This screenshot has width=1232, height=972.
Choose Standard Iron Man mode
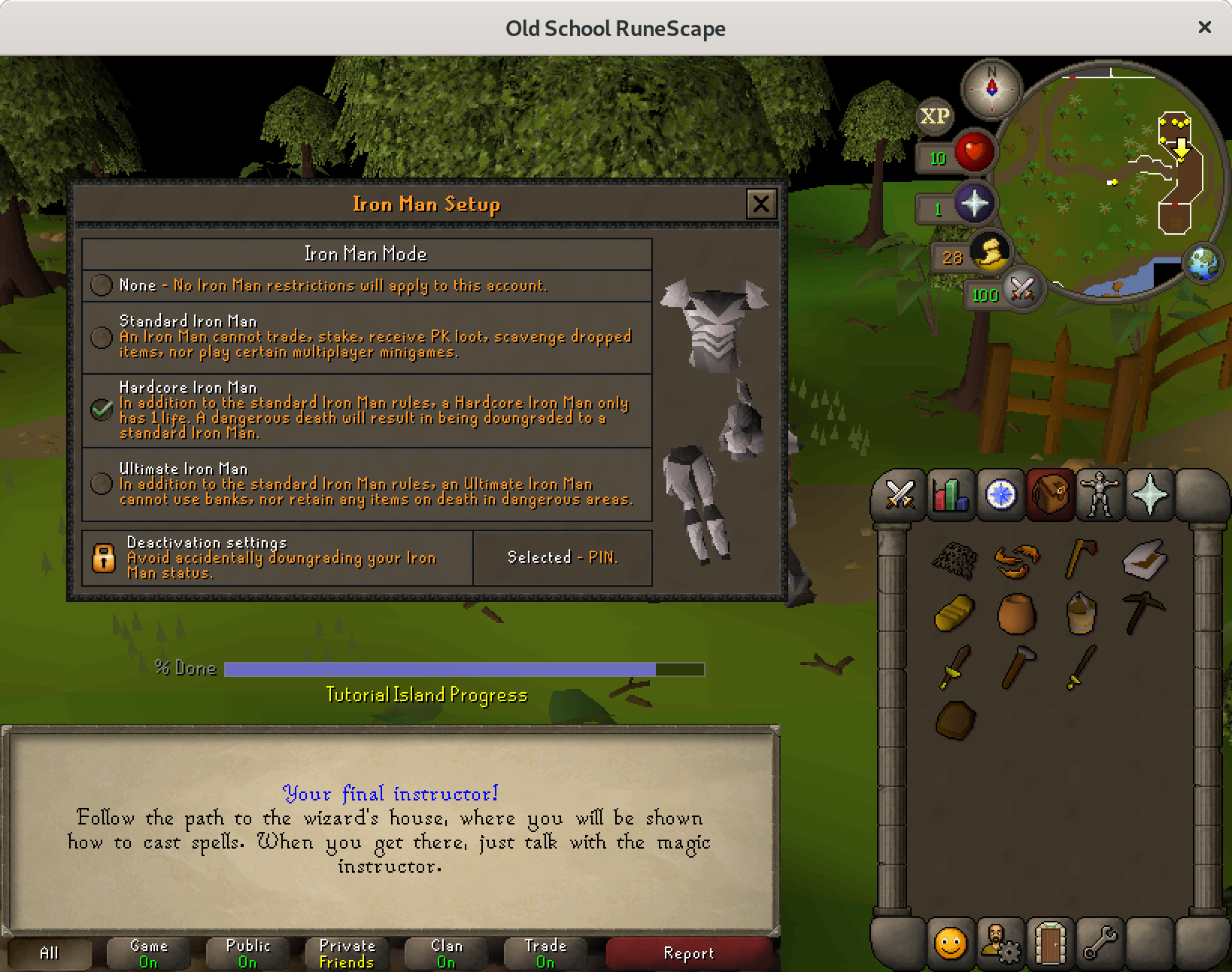coord(102,337)
